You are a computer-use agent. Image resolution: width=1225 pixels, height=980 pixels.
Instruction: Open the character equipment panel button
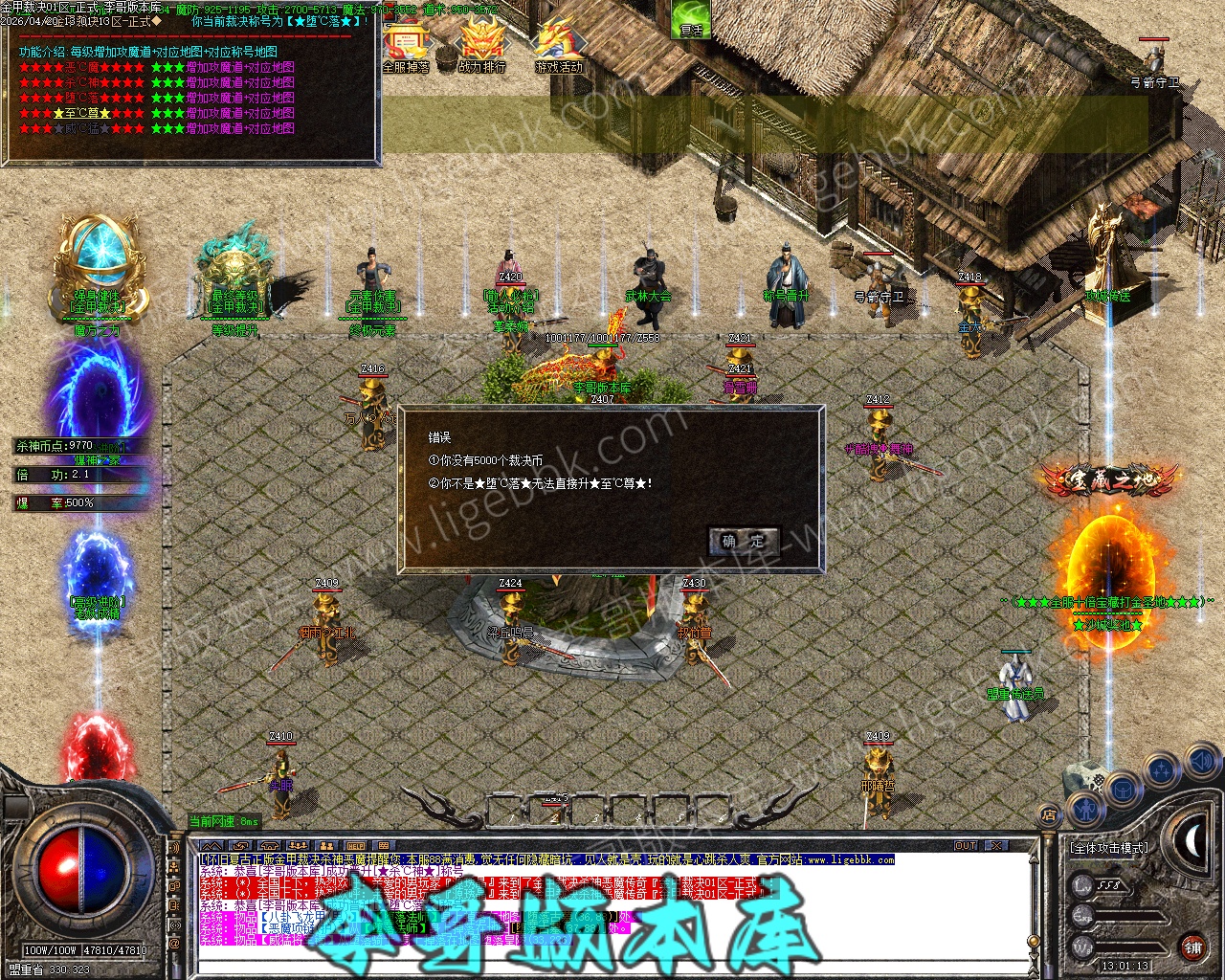point(1083,809)
